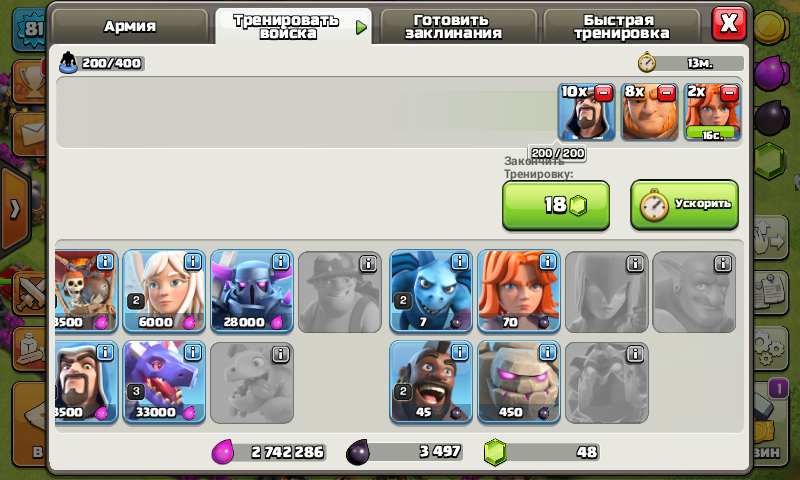Train a P.E.K.K.A for 28000 elixir
Screen dimensions: 800x480
click(x=251, y=292)
